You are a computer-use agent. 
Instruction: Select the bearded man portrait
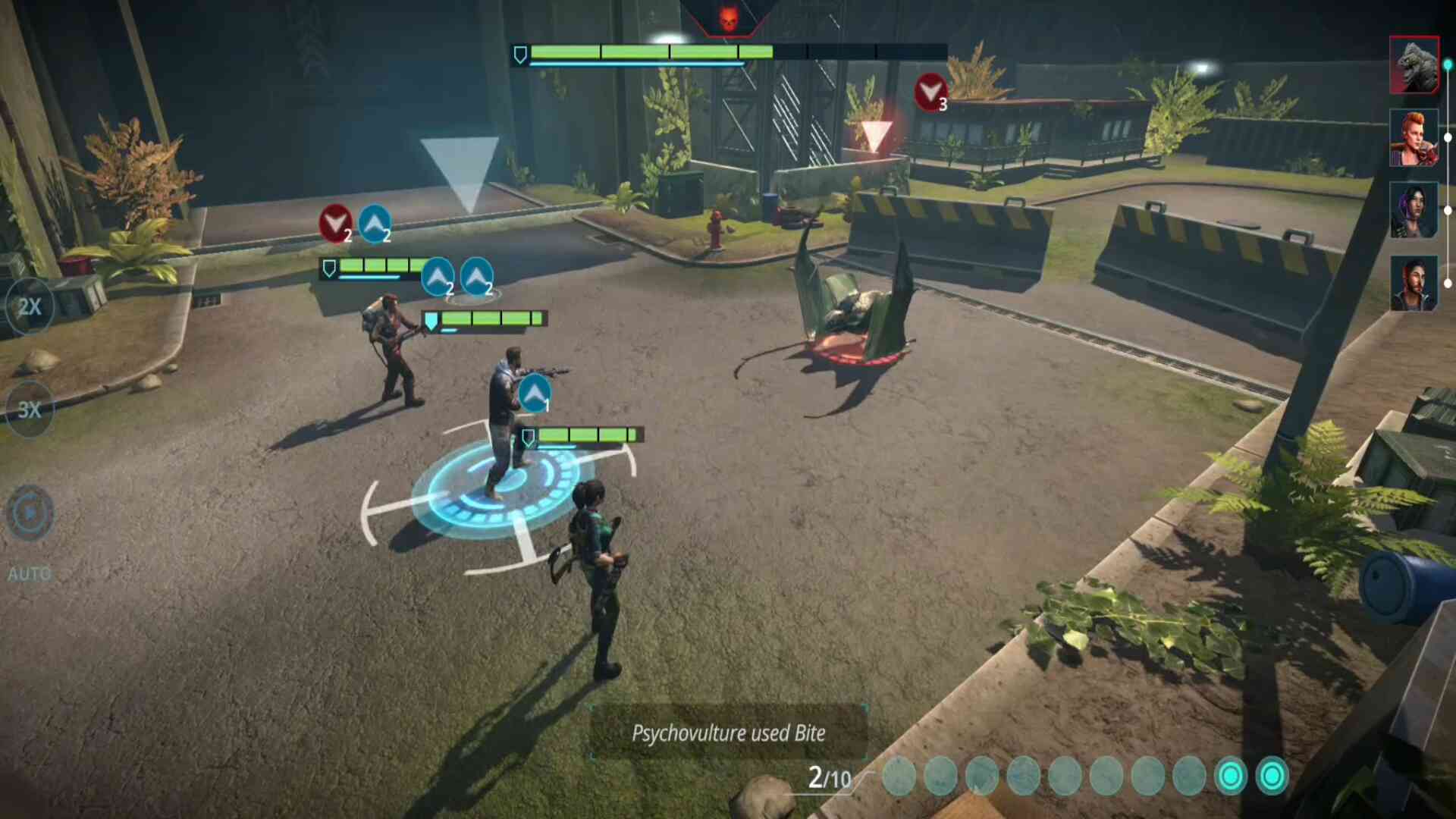click(x=1414, y=283)
